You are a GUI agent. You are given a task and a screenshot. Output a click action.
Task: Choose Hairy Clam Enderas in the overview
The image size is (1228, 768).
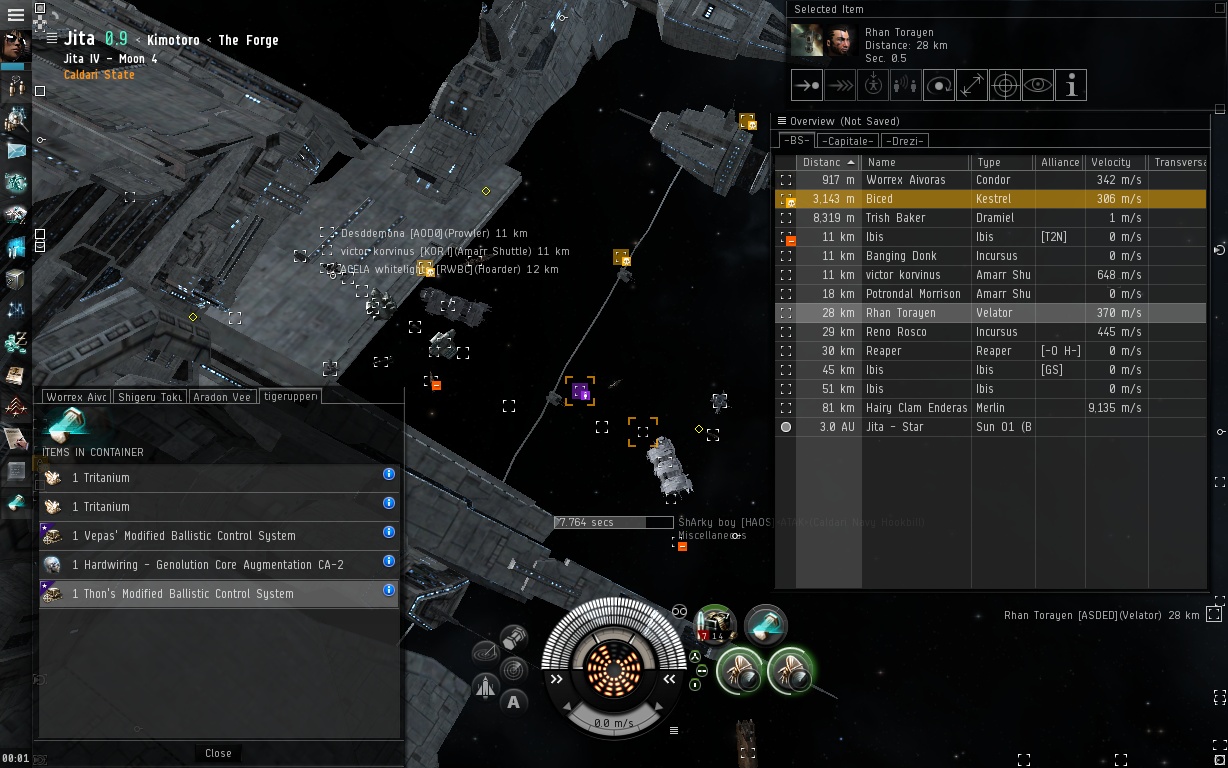(916, 408)
